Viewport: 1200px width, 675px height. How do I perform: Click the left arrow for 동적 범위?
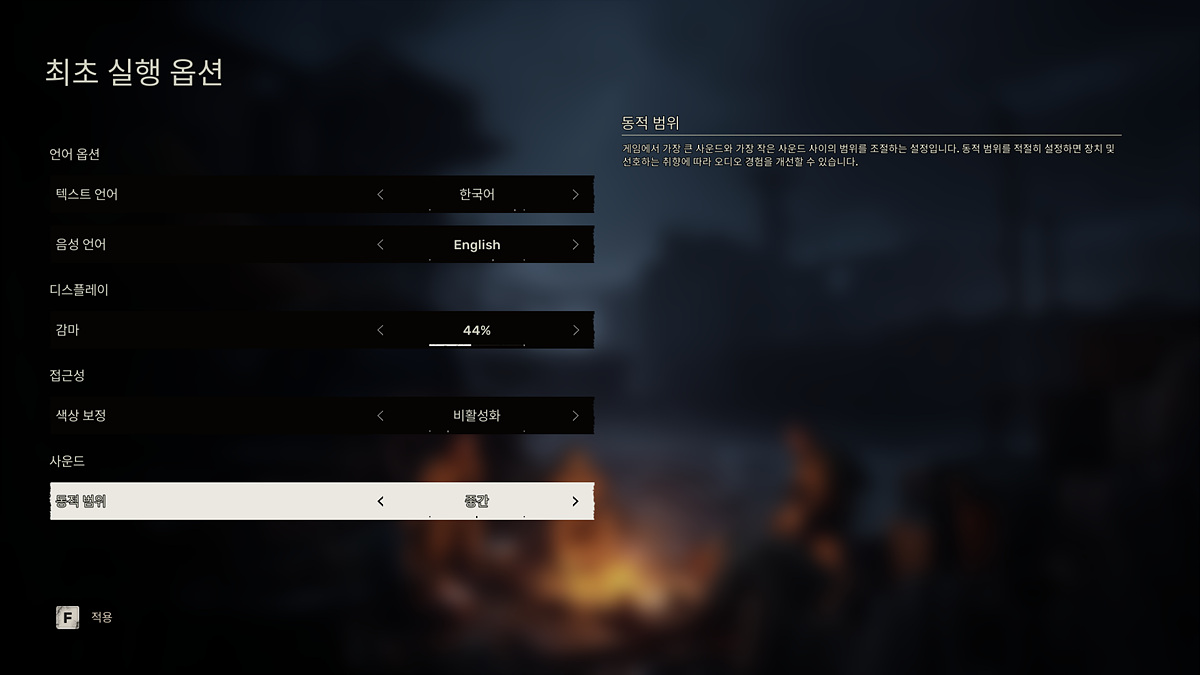click(x=380, y=501)
